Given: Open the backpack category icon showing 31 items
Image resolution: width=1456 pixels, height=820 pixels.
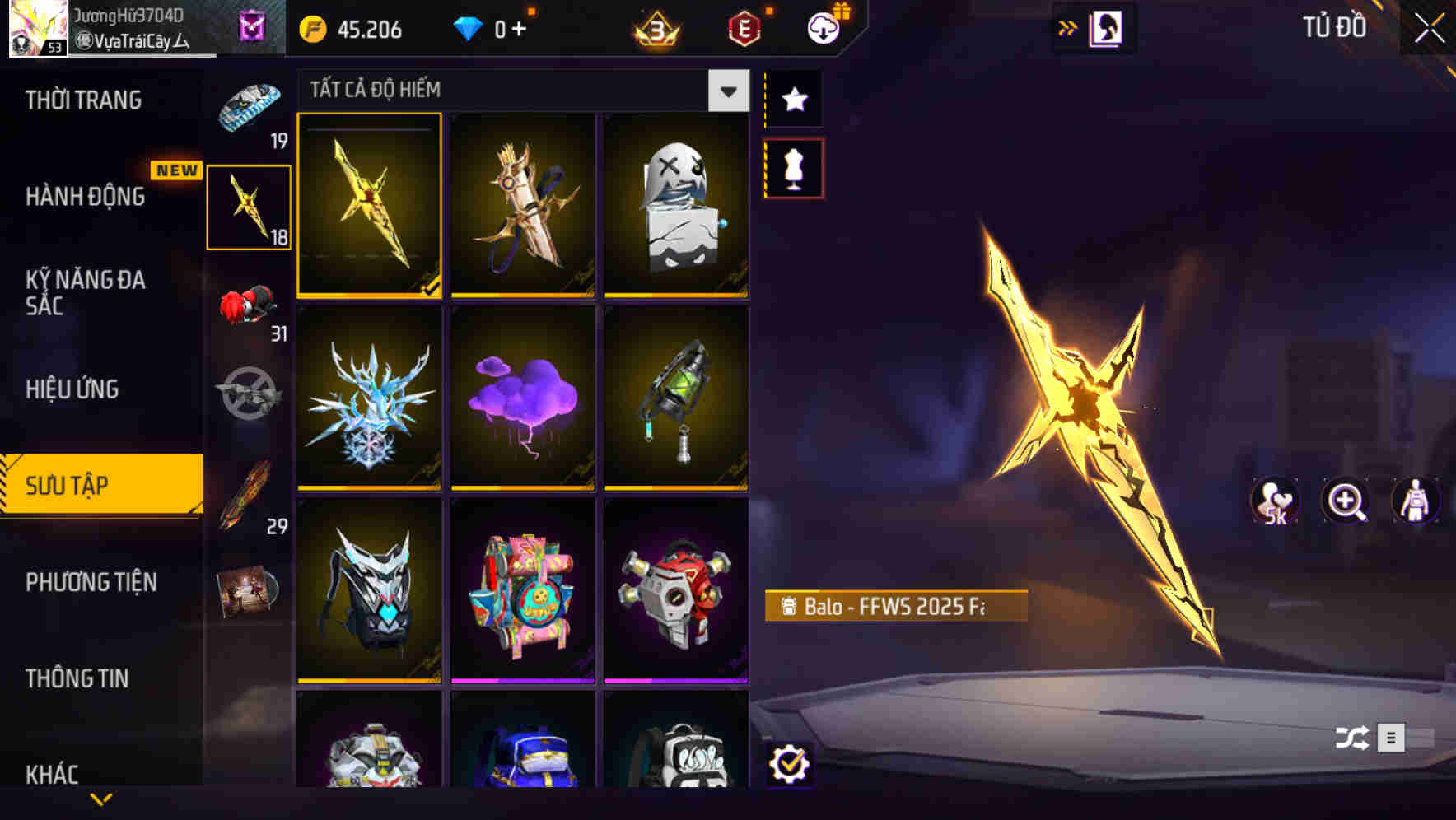Looking at the screenshot, I should (x=247, y=305).
